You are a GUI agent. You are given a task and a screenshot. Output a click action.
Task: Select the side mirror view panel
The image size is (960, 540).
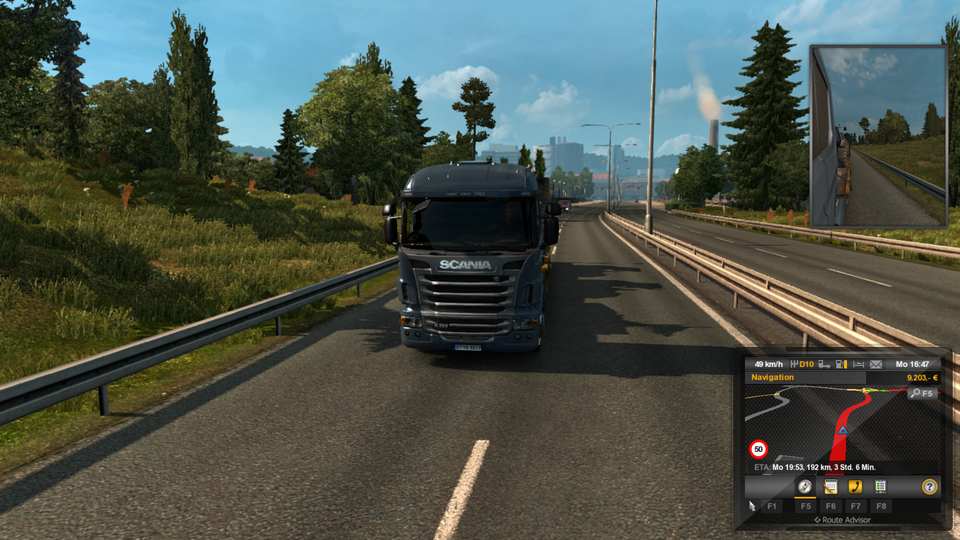tap(877, 136)
